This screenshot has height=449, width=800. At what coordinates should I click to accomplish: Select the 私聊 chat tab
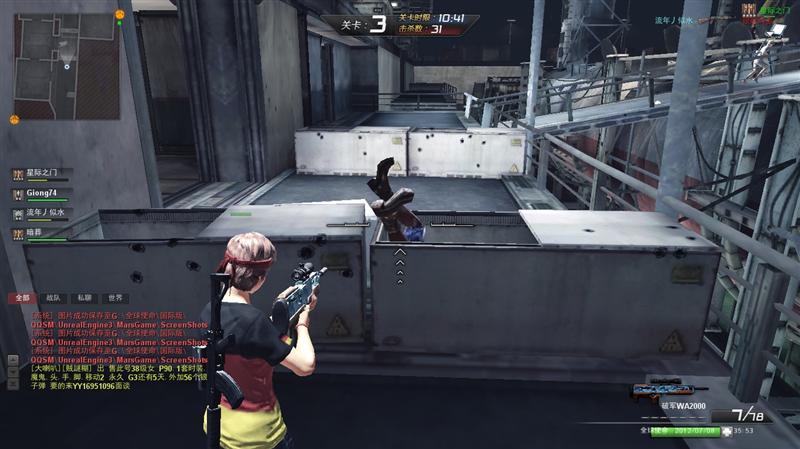coord(85,298)
